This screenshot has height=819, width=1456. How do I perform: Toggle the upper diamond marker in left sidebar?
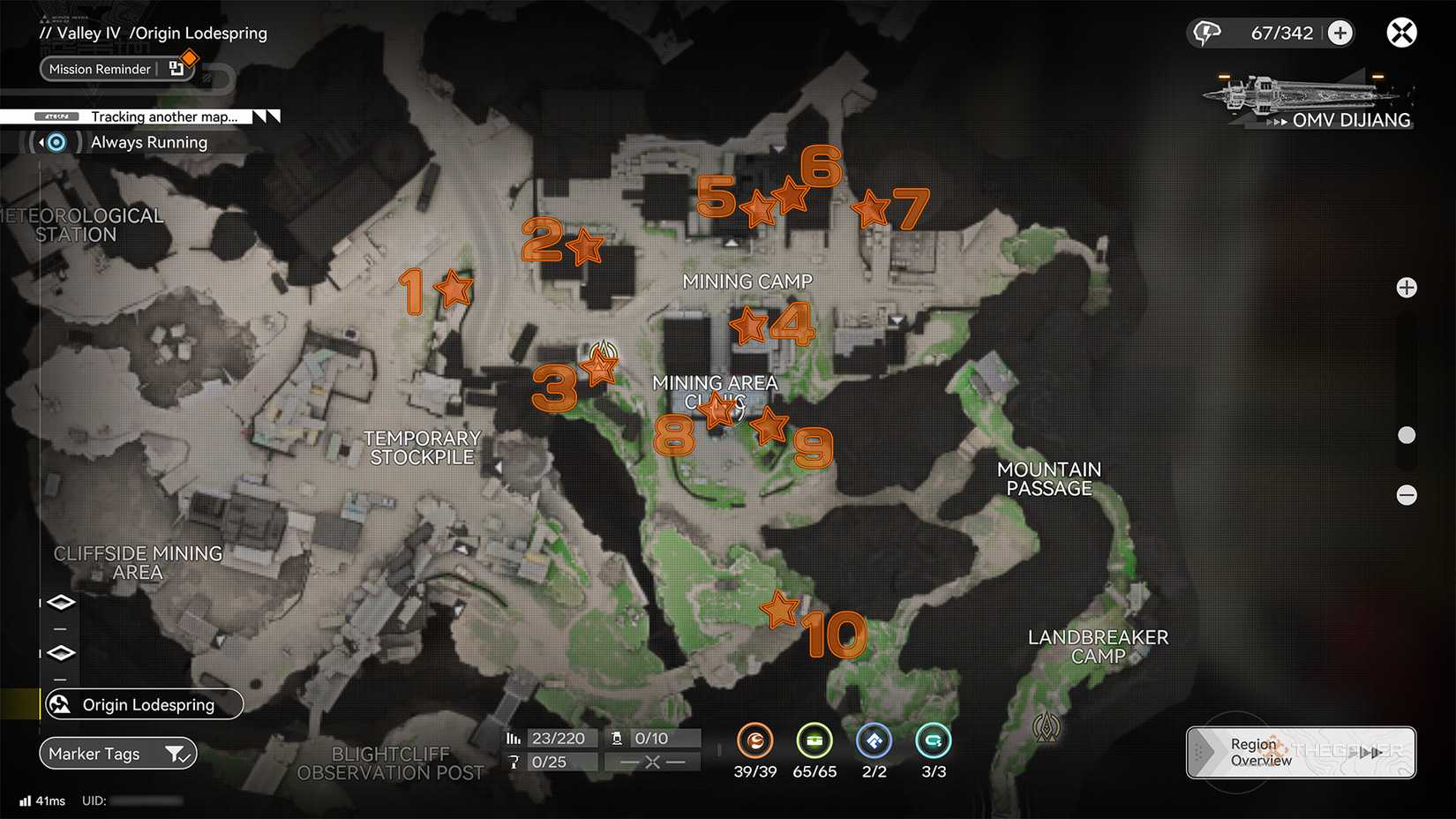[x=60, y=601]
